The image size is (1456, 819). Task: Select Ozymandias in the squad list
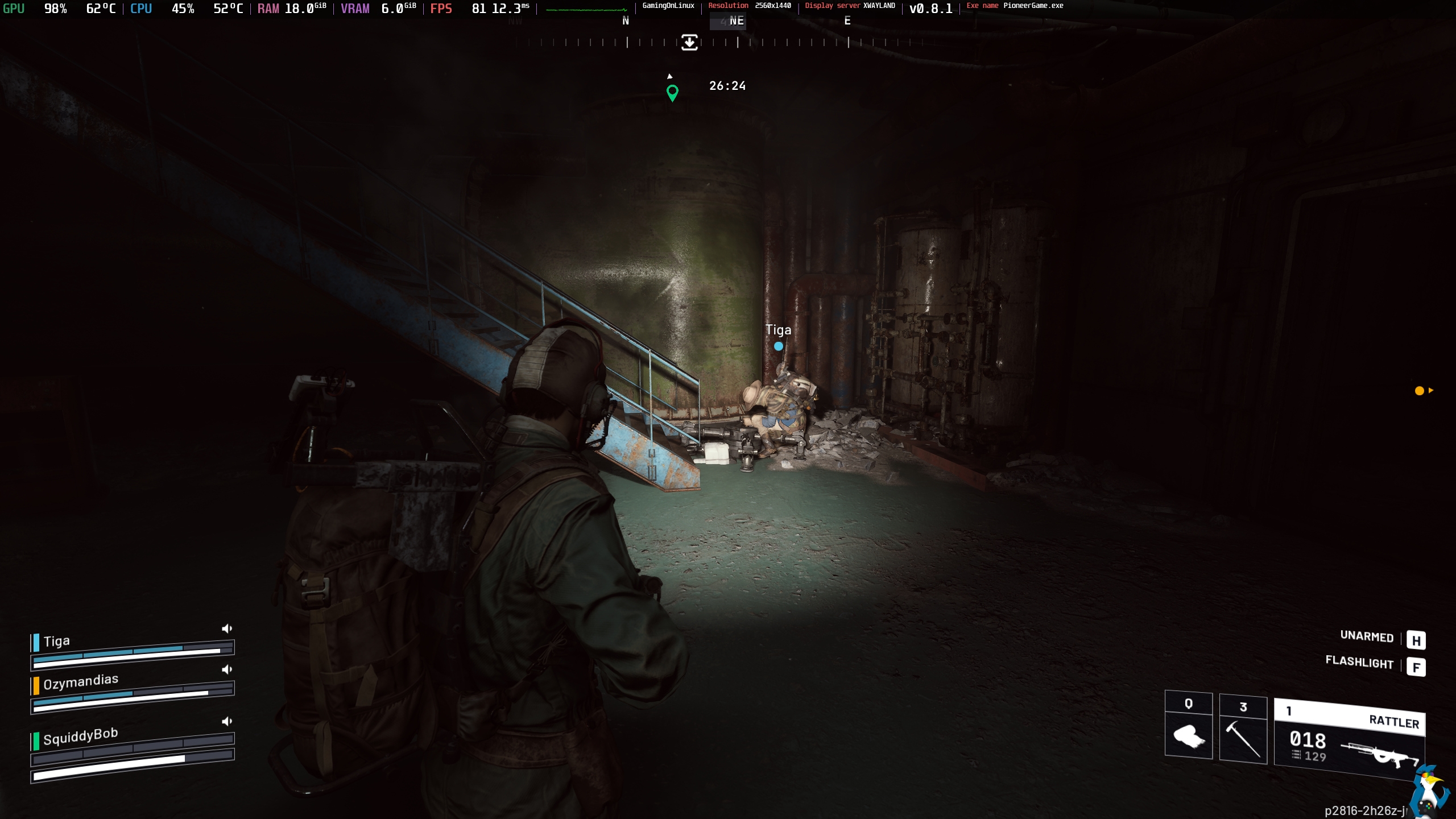coord(81,681)
